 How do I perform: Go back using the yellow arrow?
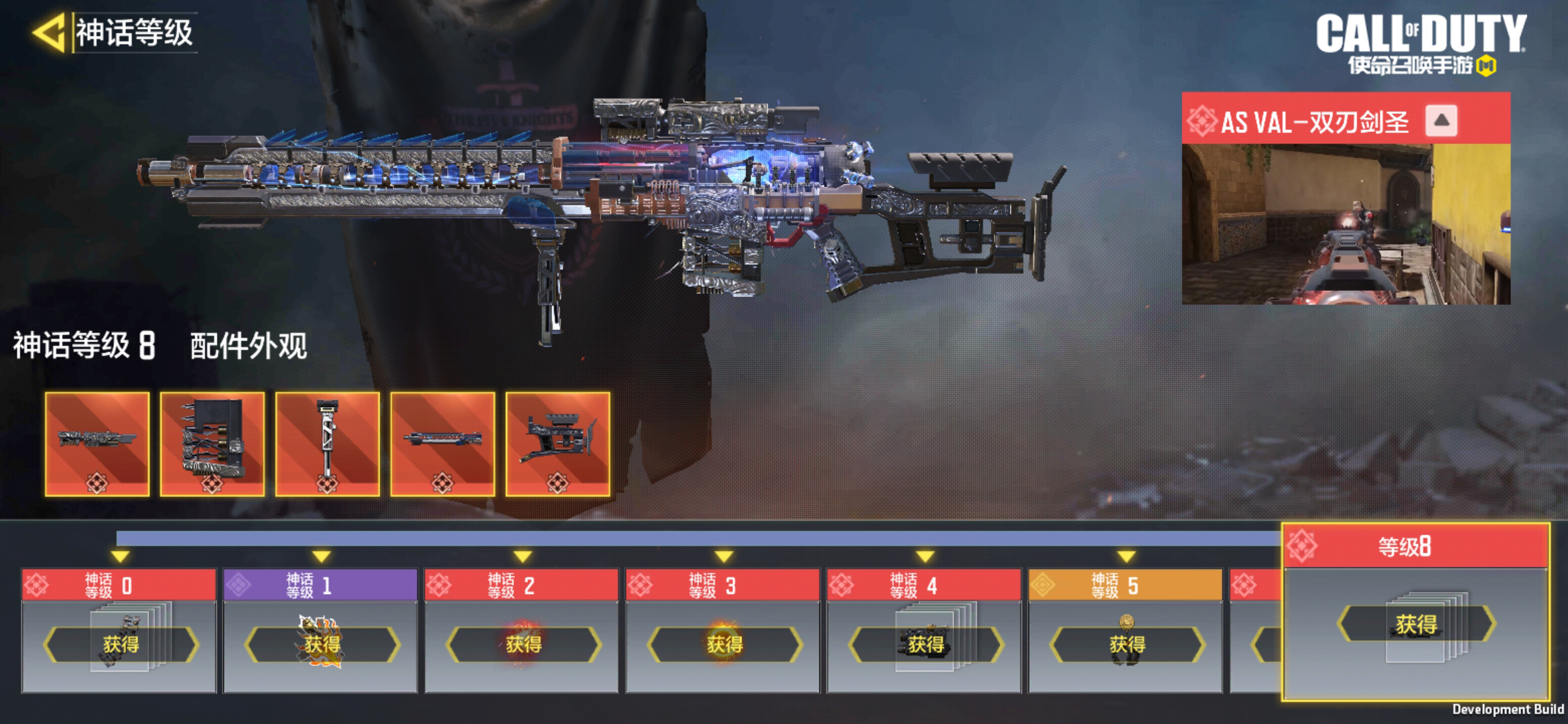pos(49,32)
